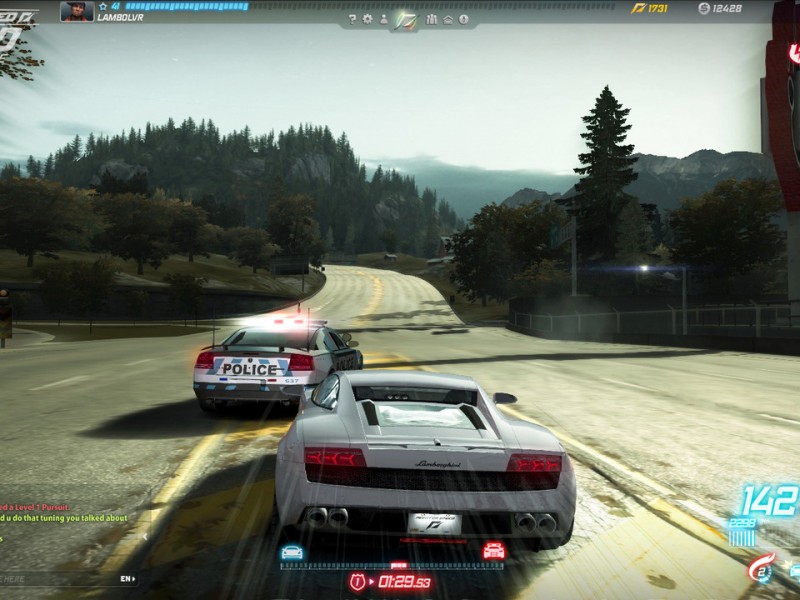Change the EN chat language selector

coord(127,579)
